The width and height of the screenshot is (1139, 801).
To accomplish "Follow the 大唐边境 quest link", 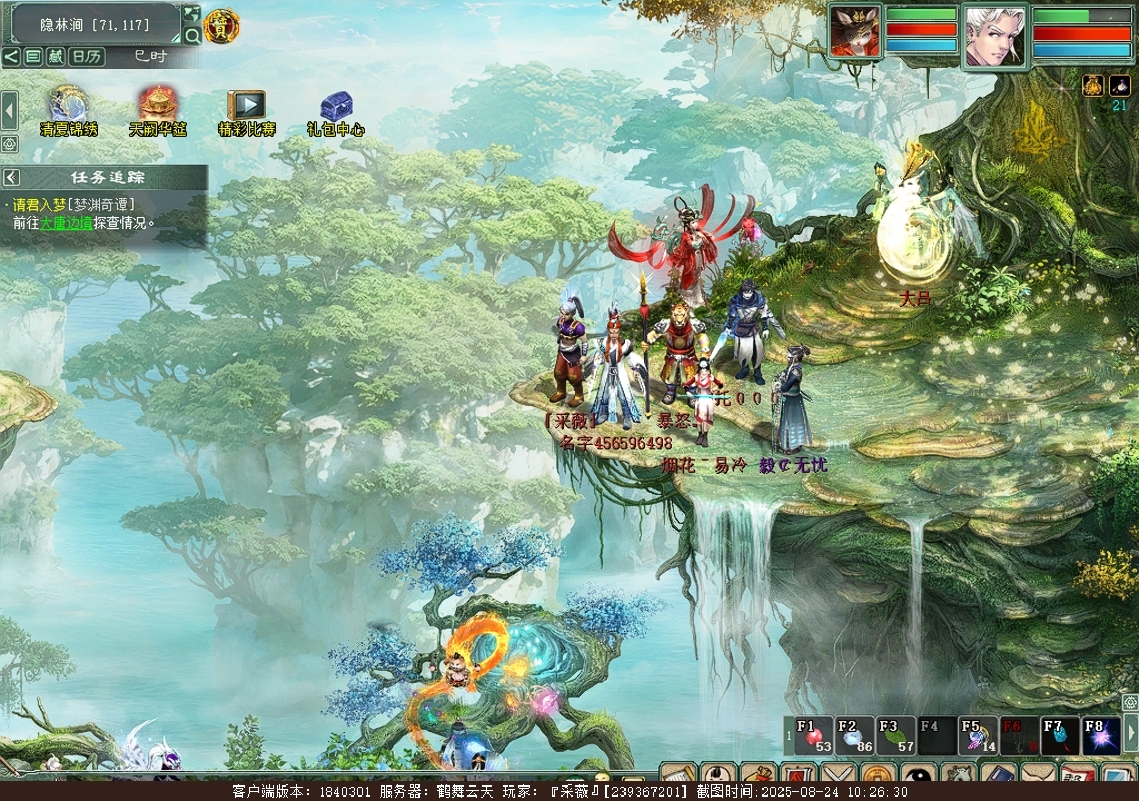I will (66, 223).
